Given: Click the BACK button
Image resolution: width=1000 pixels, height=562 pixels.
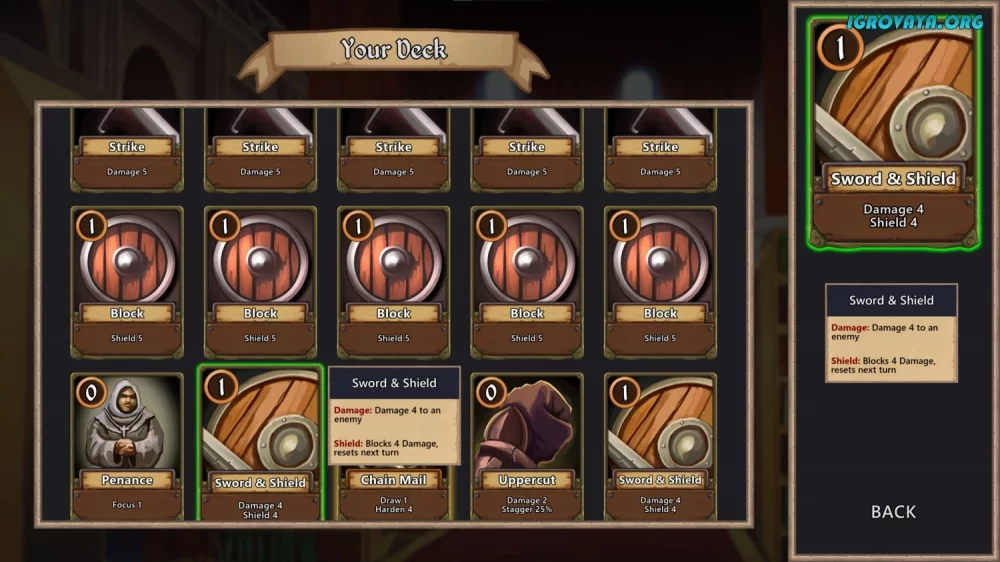Looking at the screenshot, I should tap(893, 511).
